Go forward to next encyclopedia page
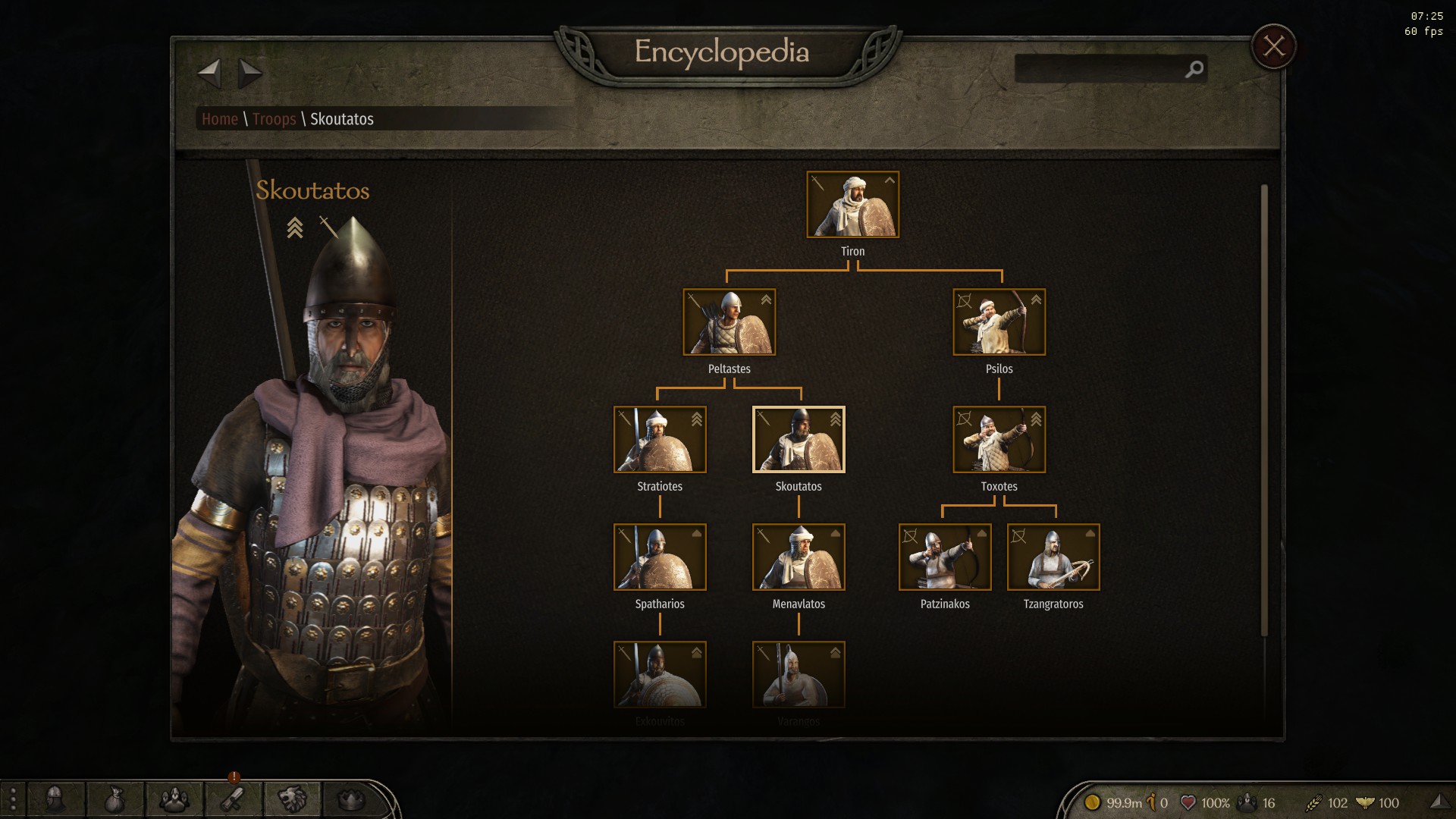The height and width of the screenshot is (819, 1456). pyautogui.click(x=249, y=74)
